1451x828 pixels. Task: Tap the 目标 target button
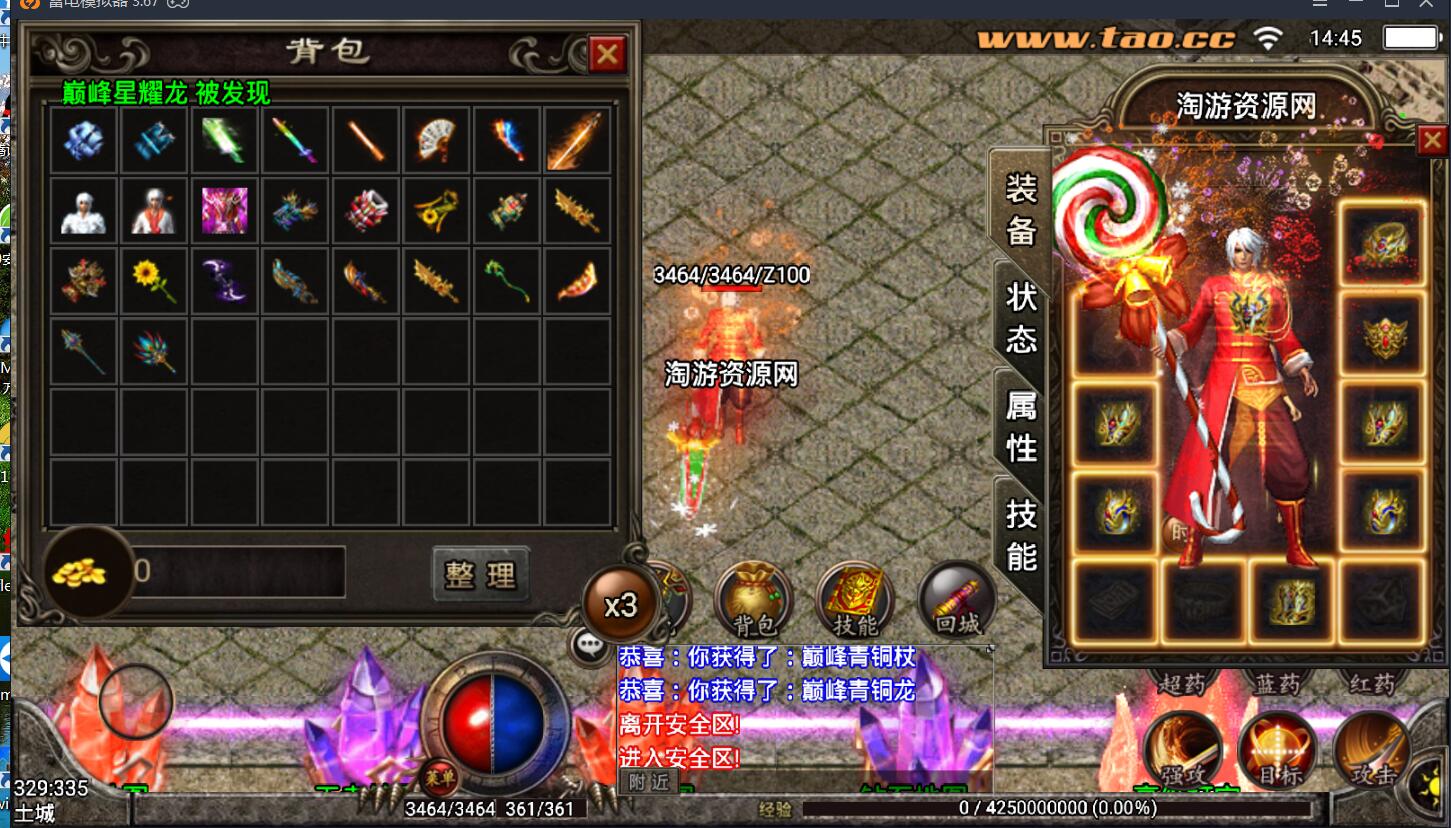pyautogui.click(x=1277, y=751)
